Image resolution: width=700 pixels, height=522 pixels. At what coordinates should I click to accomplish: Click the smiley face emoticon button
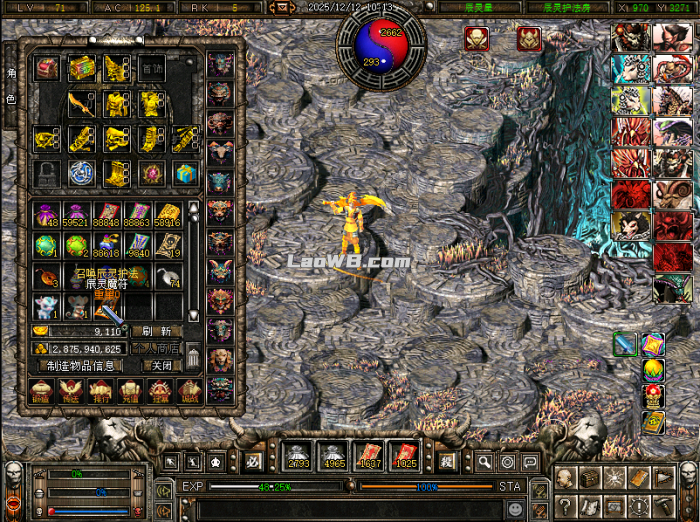tap(514, 508)
